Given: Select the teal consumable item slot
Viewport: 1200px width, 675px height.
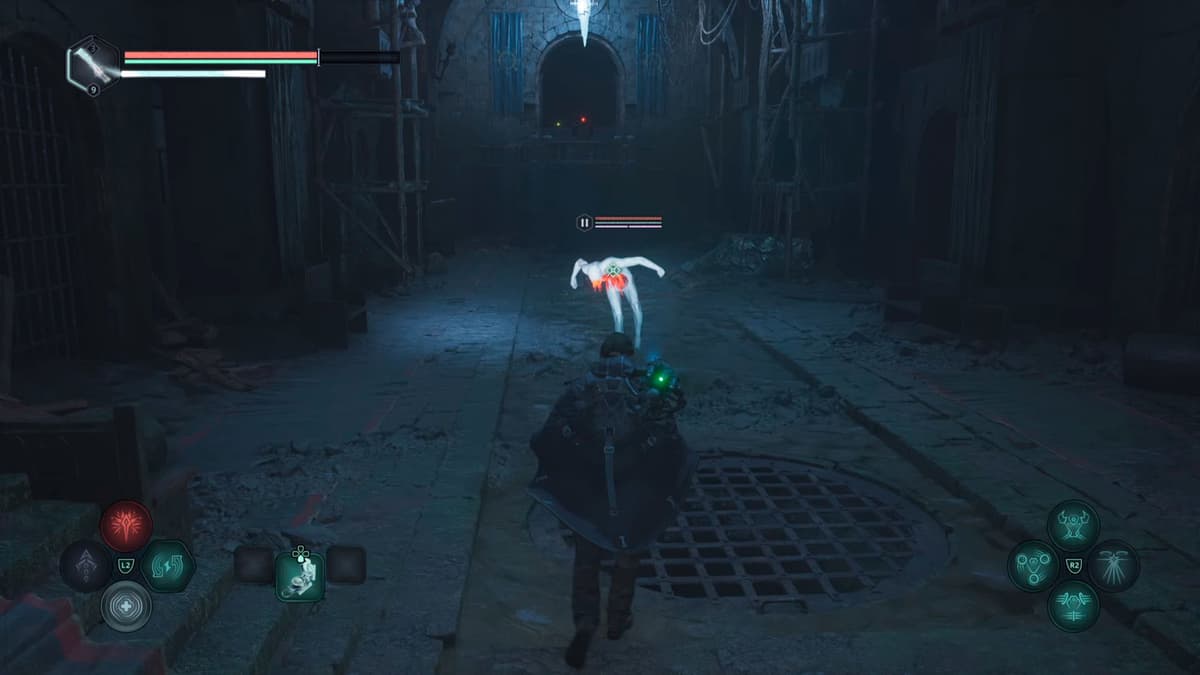Looking at the screenshot, I should [x=300, y=575].
